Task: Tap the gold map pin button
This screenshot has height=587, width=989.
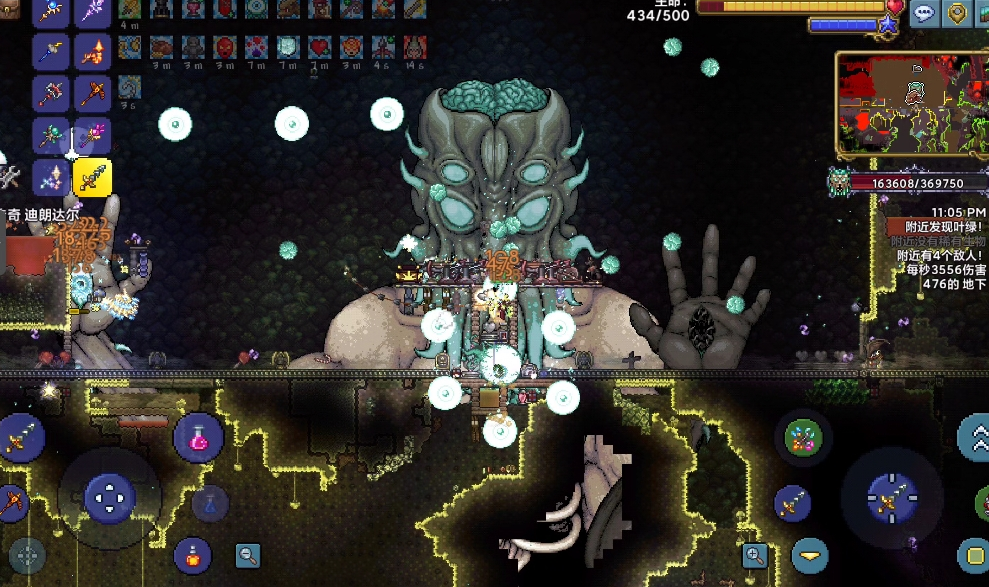Action: (x=957, y=13)
